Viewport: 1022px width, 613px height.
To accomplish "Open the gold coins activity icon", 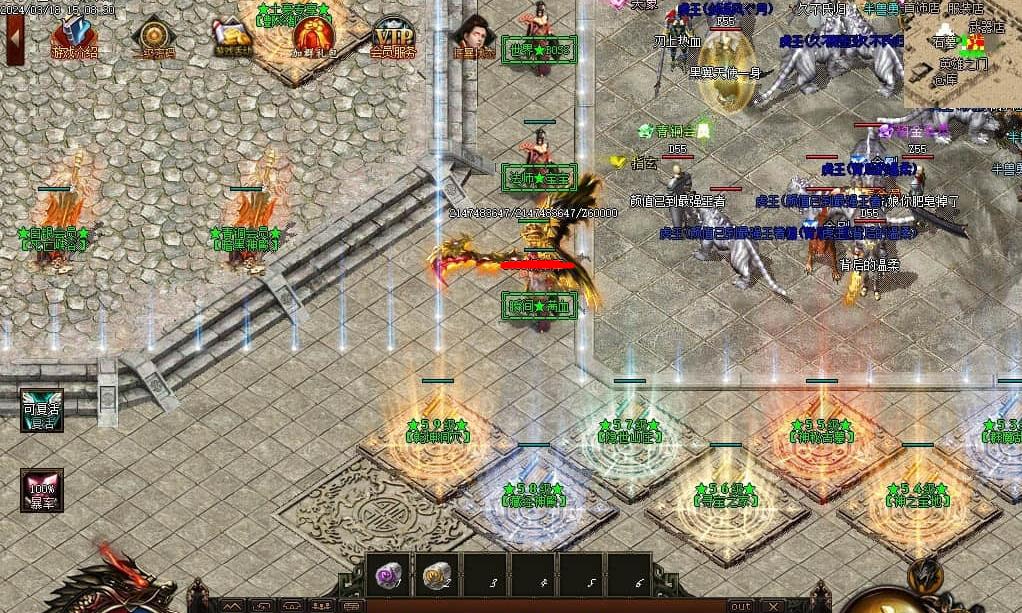I will click(x=233, y=37).
